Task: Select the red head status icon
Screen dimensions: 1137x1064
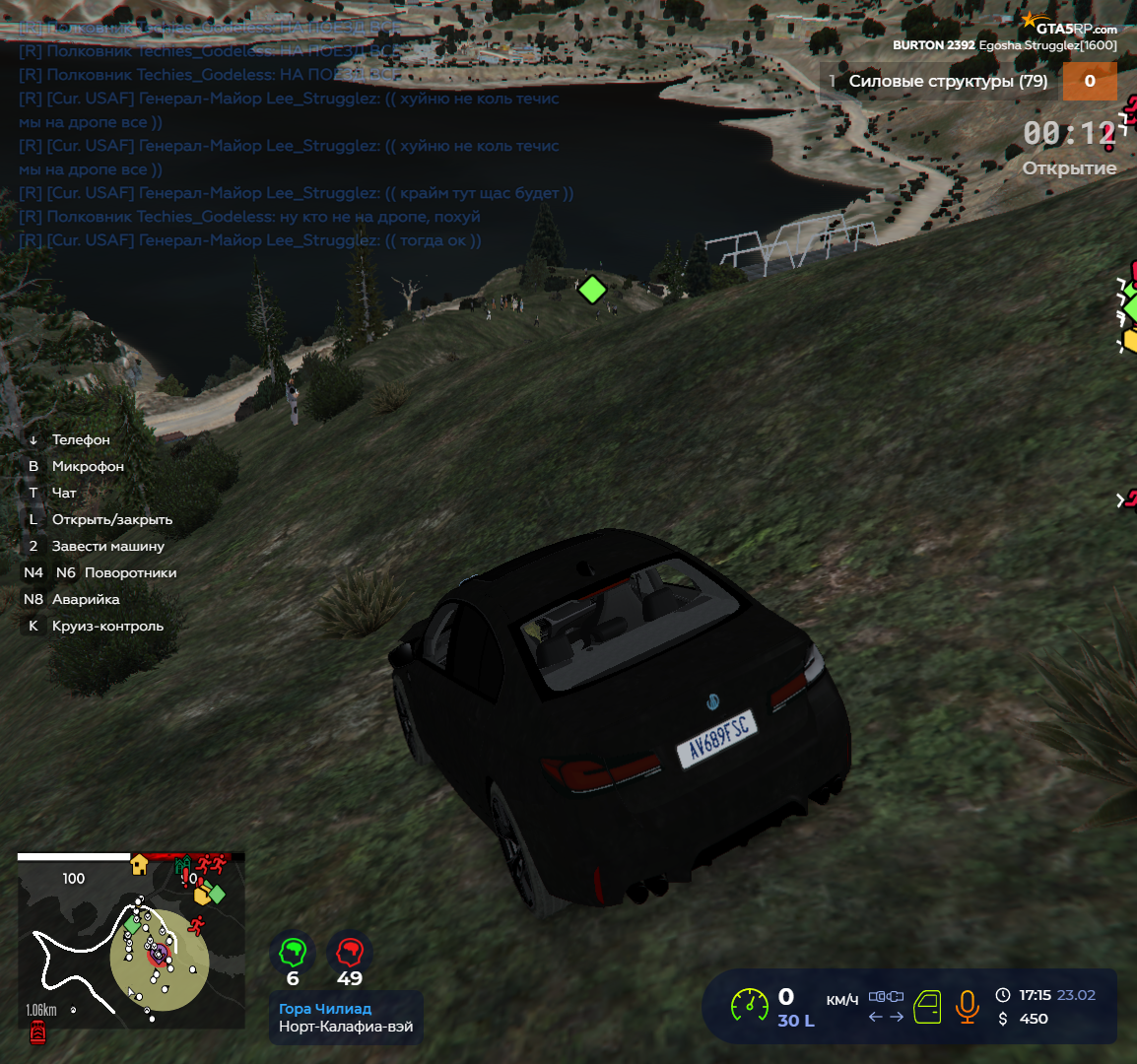Action: (x=350, y=952)
